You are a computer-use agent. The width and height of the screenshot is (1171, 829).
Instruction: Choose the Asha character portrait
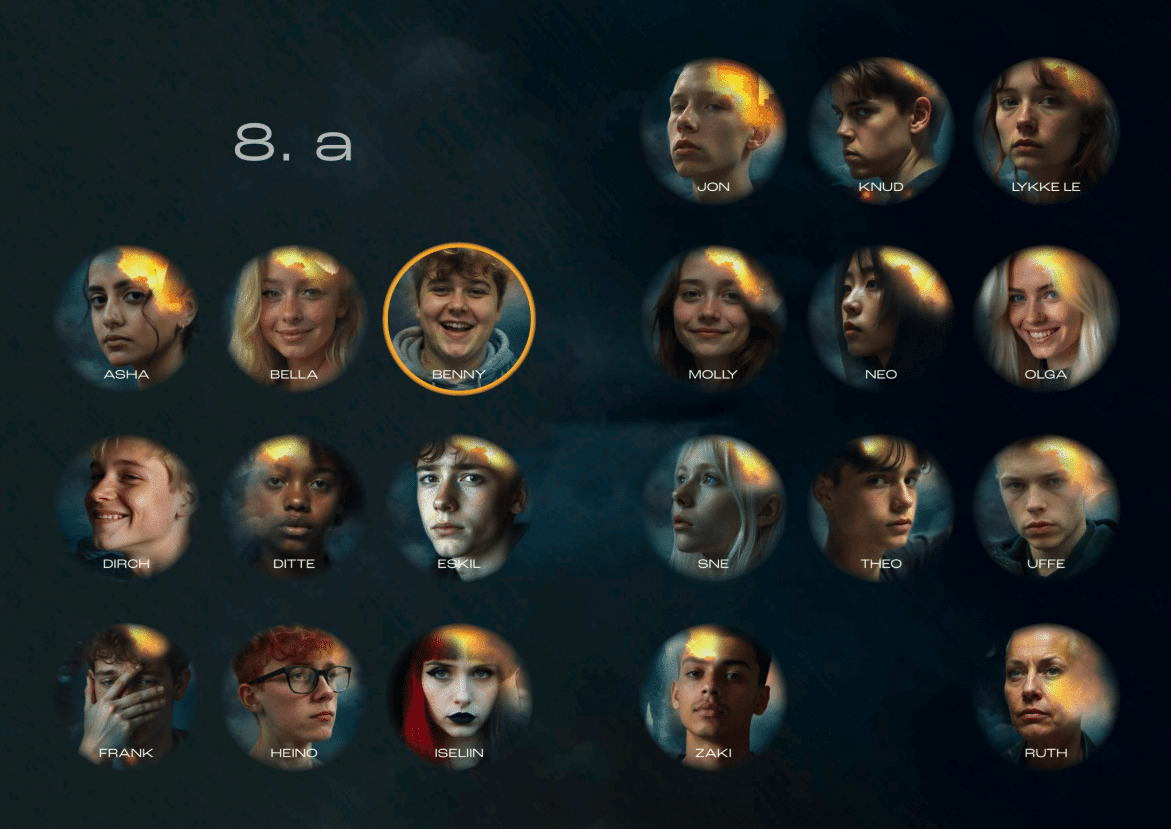[x=126, y=315]
